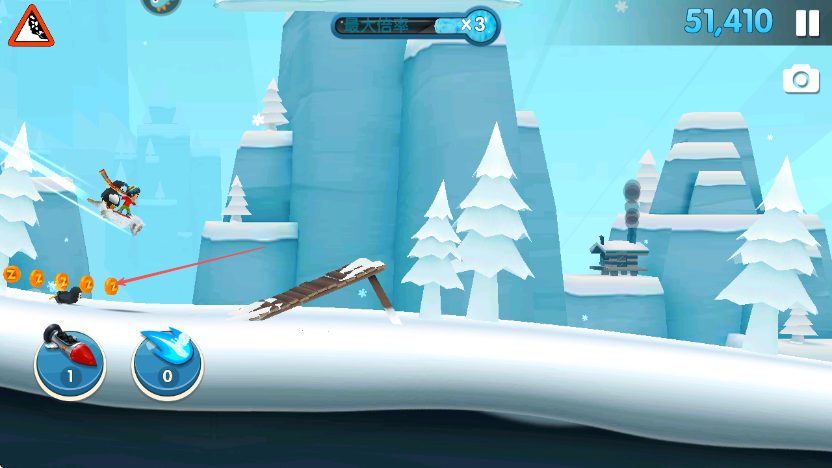
Task: Take a screenshot with the camera button
Action: point(801,80)
